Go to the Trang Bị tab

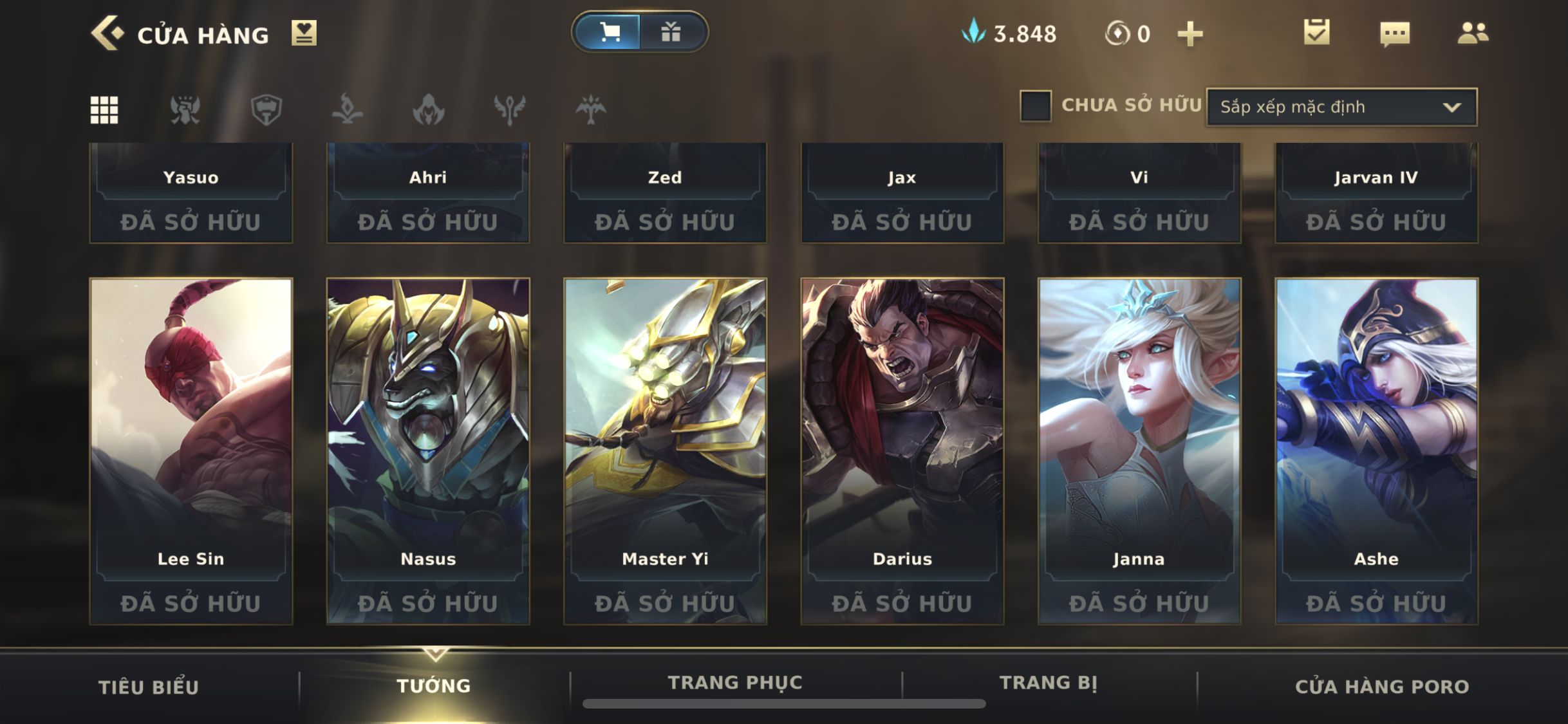[1048, 682]
